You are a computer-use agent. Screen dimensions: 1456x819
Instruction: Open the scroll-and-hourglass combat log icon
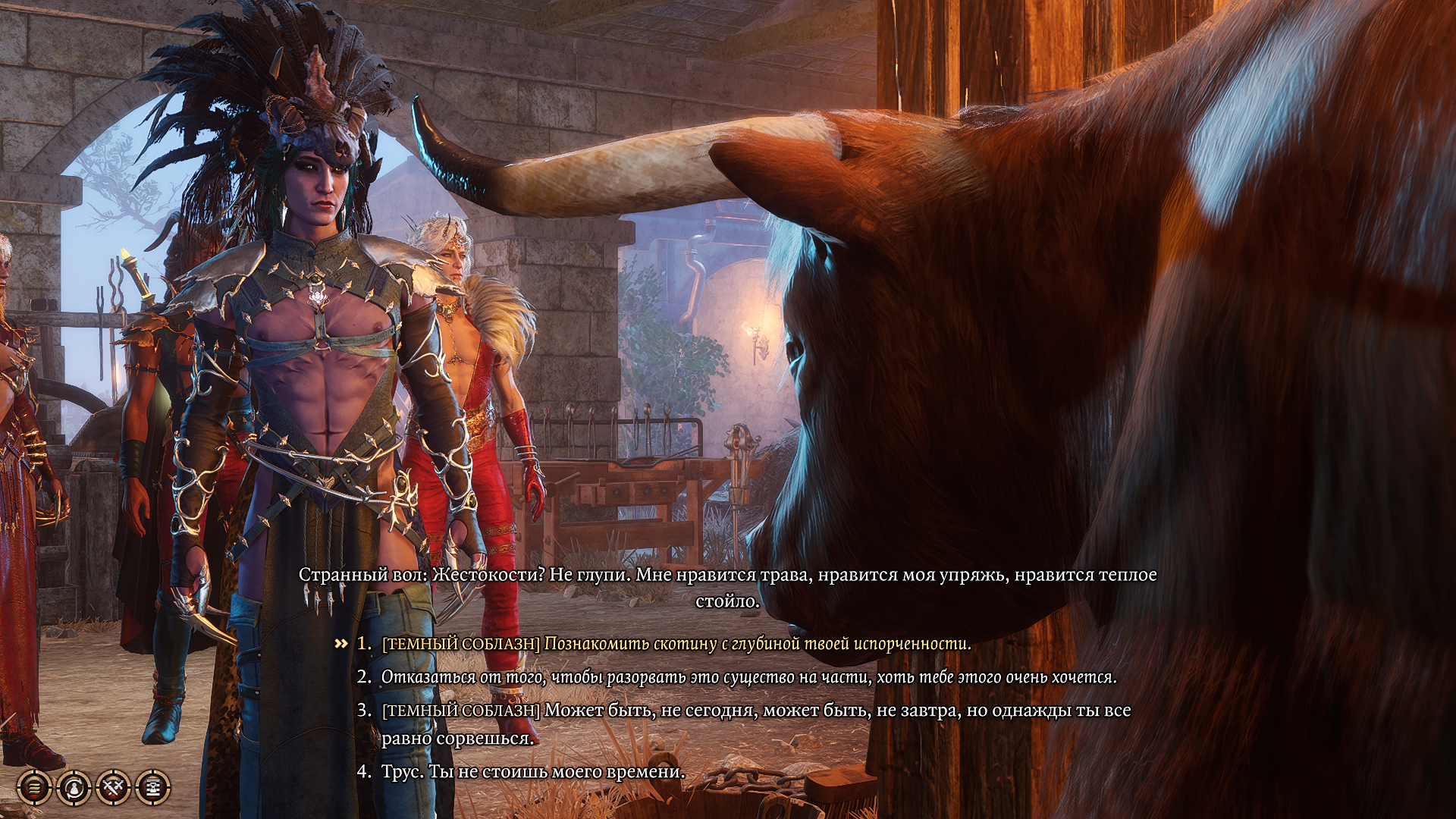tap(155, 786)
